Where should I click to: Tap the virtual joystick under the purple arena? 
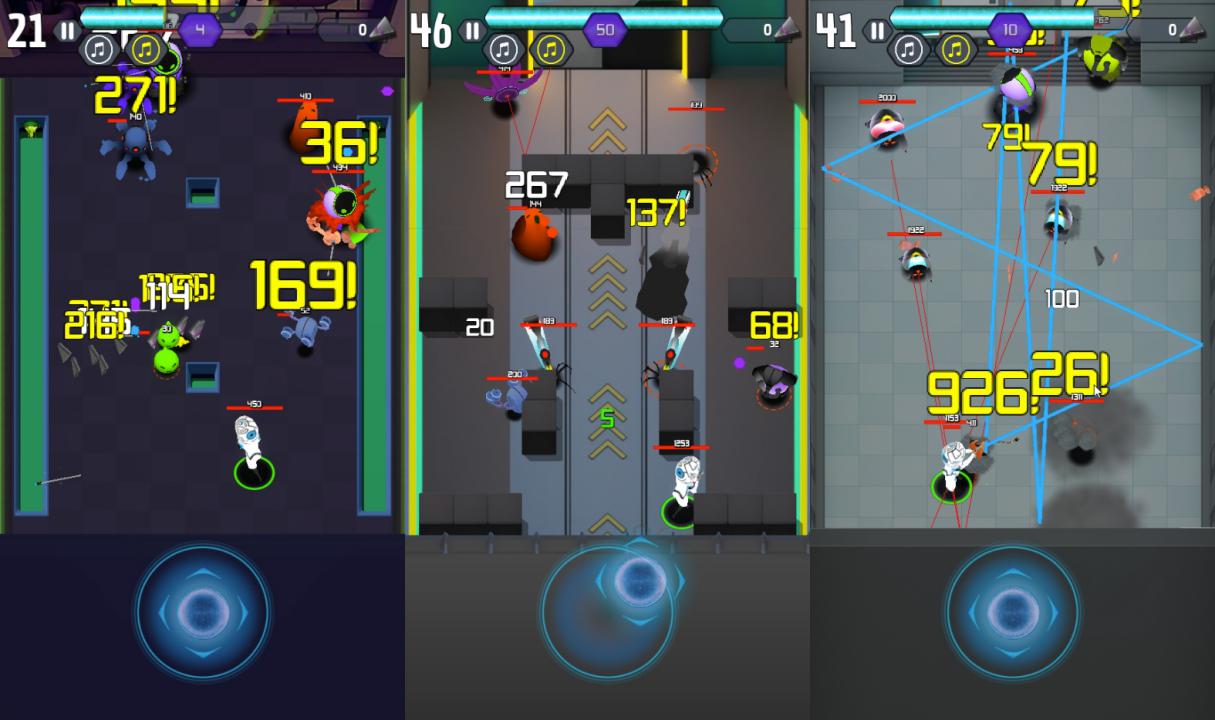click(203, 610)
